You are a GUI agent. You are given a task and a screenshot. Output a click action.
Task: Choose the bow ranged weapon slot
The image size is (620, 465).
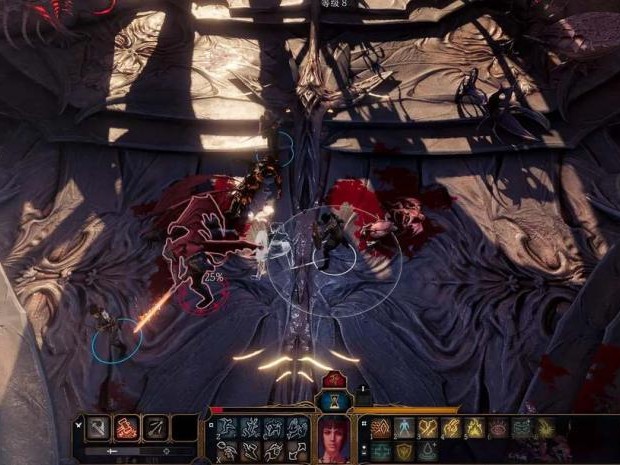point(154,428)
